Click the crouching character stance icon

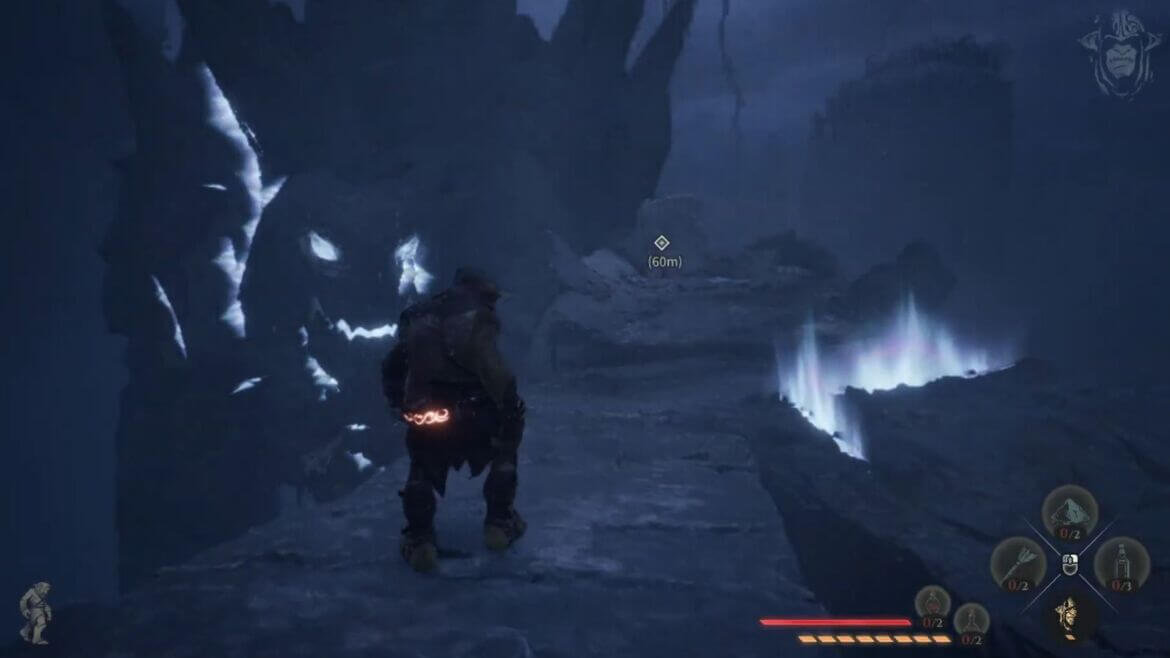36,612
